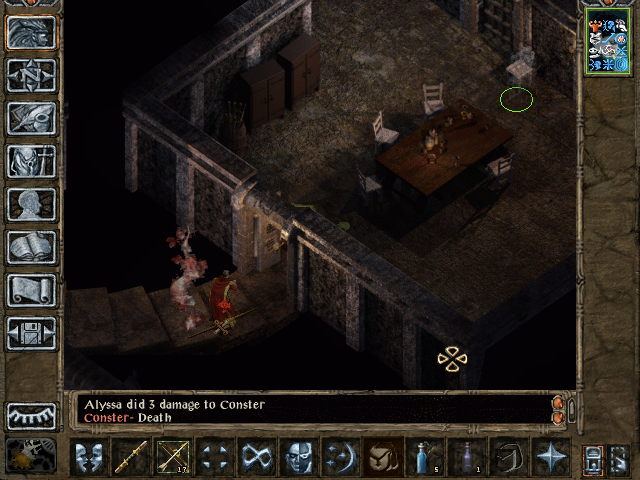Activate the four-arrow guard button
Screen dimensions: 640x480
216,457
